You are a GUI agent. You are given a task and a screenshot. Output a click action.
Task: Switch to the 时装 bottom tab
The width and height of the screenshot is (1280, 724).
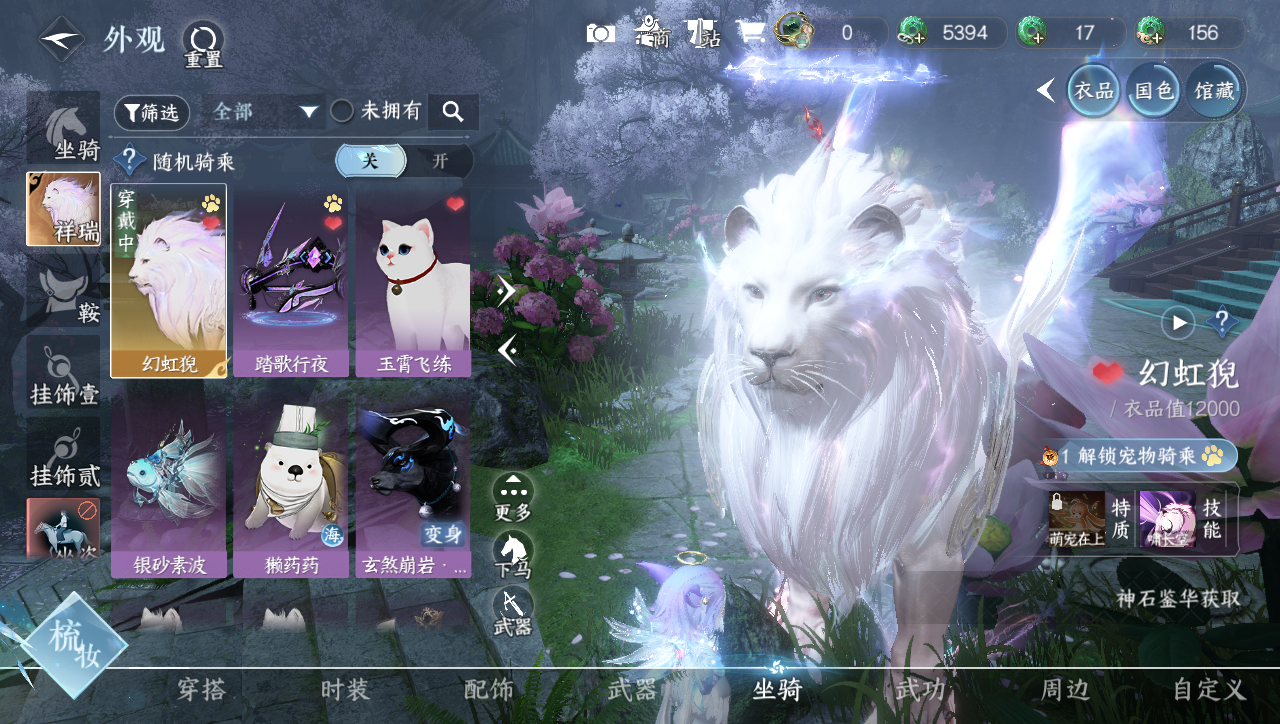(345, 689)
